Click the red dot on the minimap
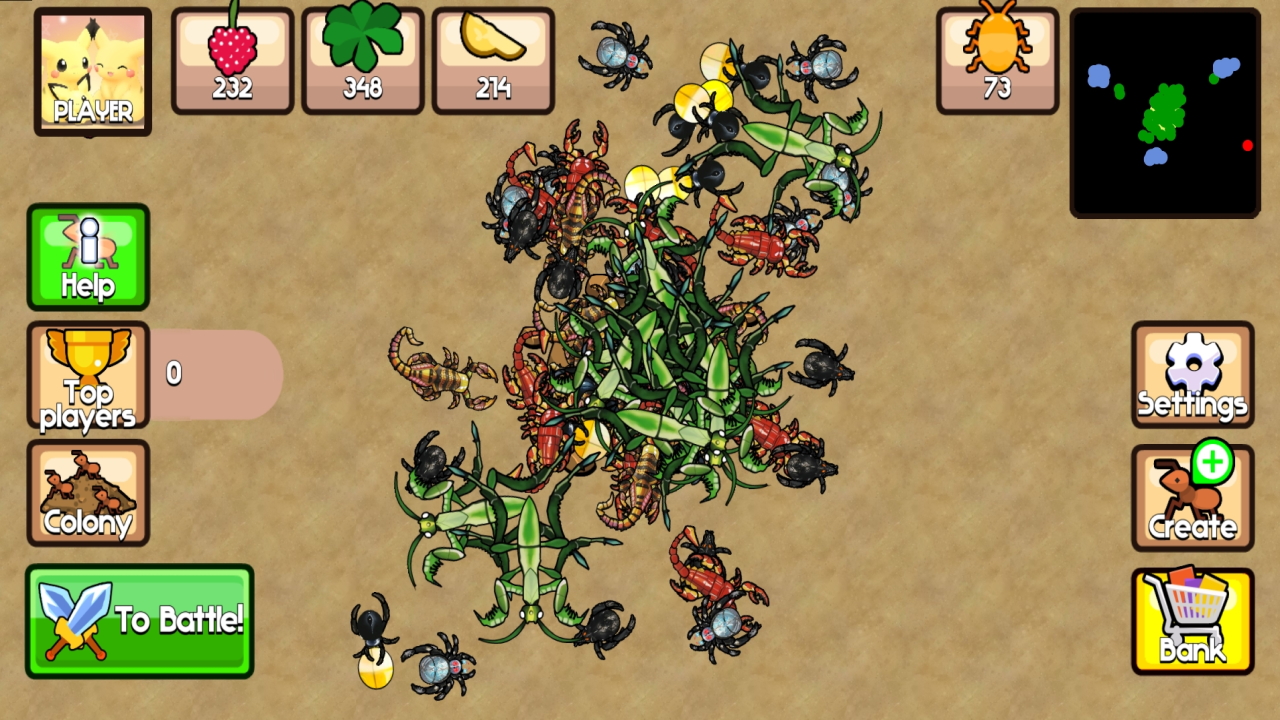 pos(1247,146)
